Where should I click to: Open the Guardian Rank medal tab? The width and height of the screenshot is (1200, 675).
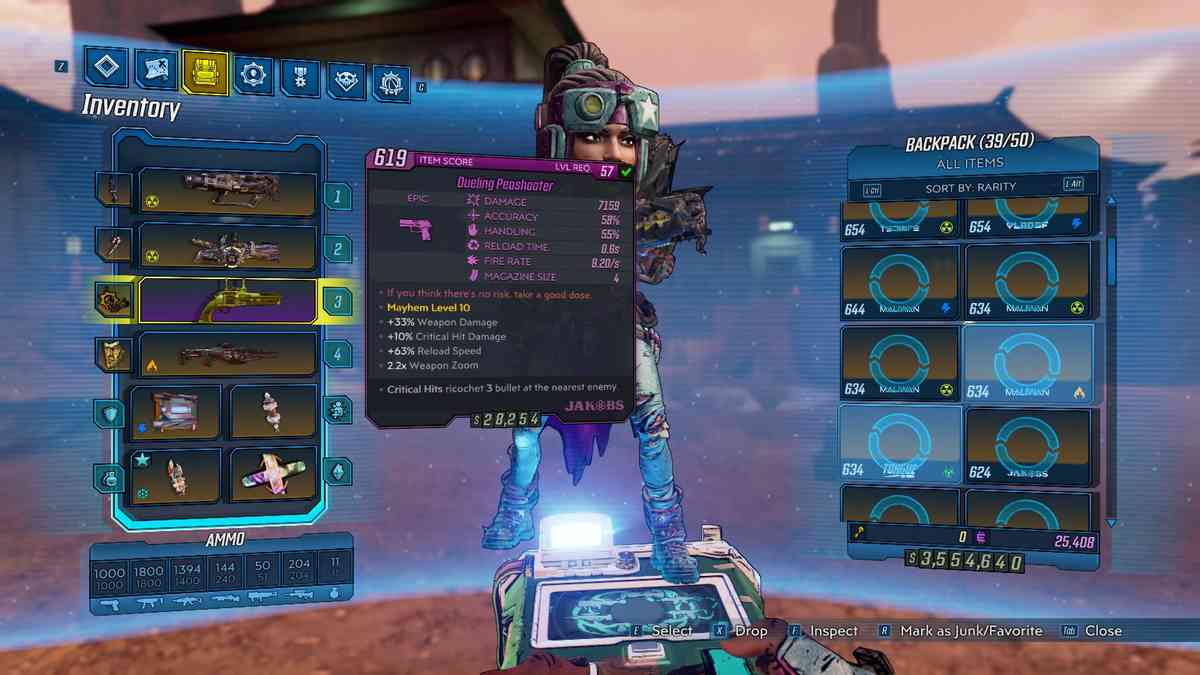(300, 76)
